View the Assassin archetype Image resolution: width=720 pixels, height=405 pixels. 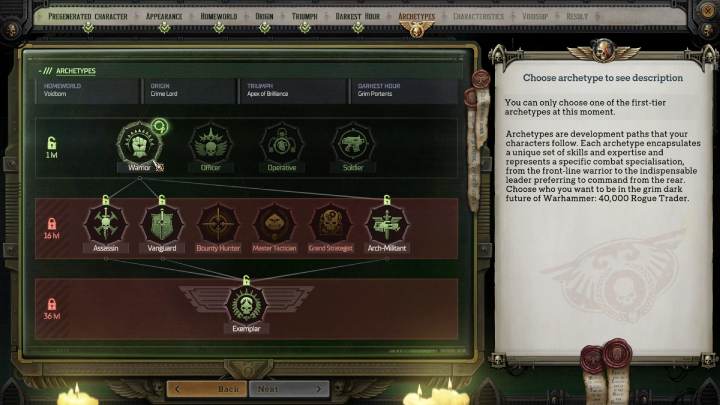[104, 224]
